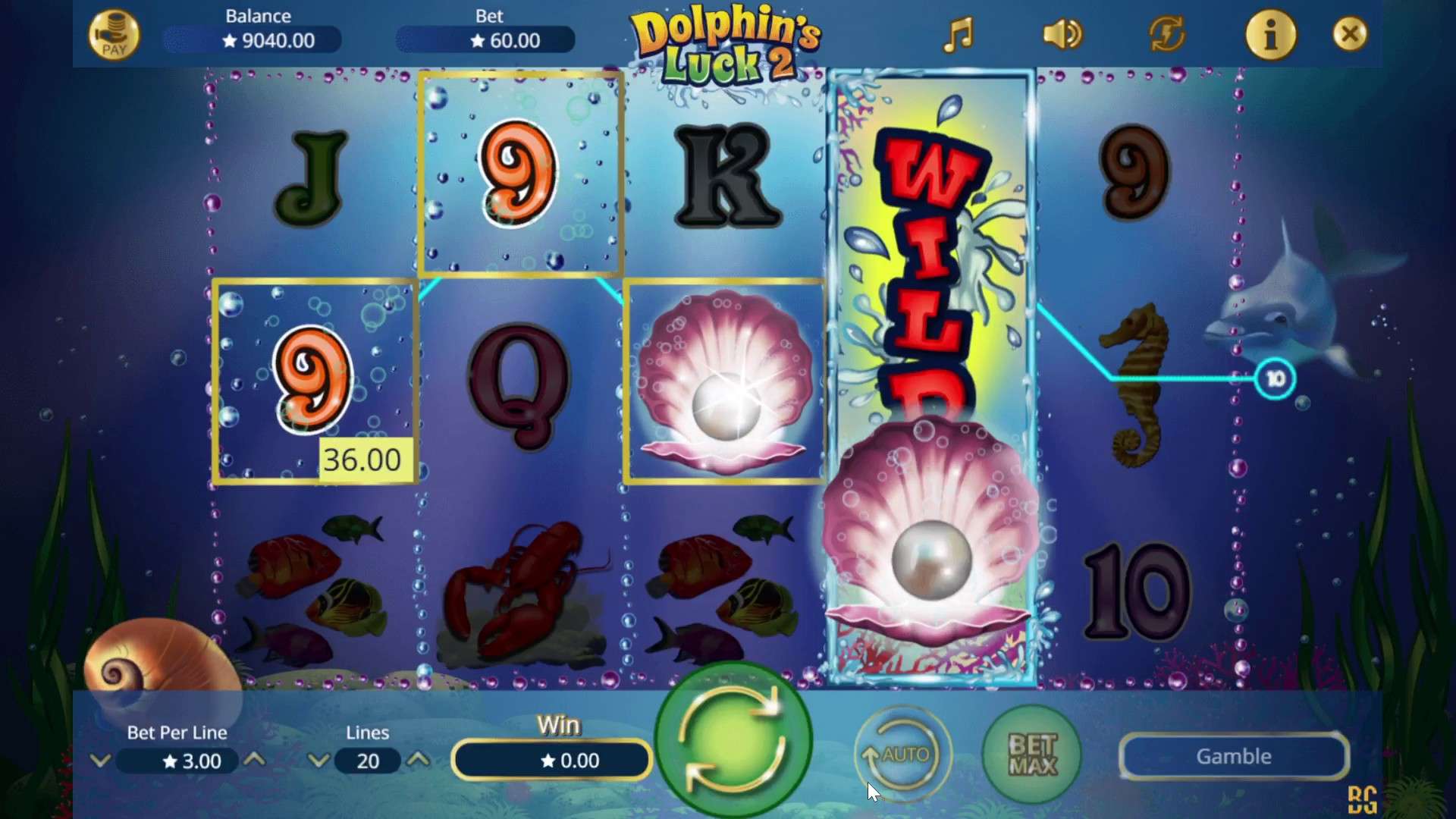This screenshot has width=1456, height=819.
Task: Click the music note icon to toggle music
Action: click(959, 34)
